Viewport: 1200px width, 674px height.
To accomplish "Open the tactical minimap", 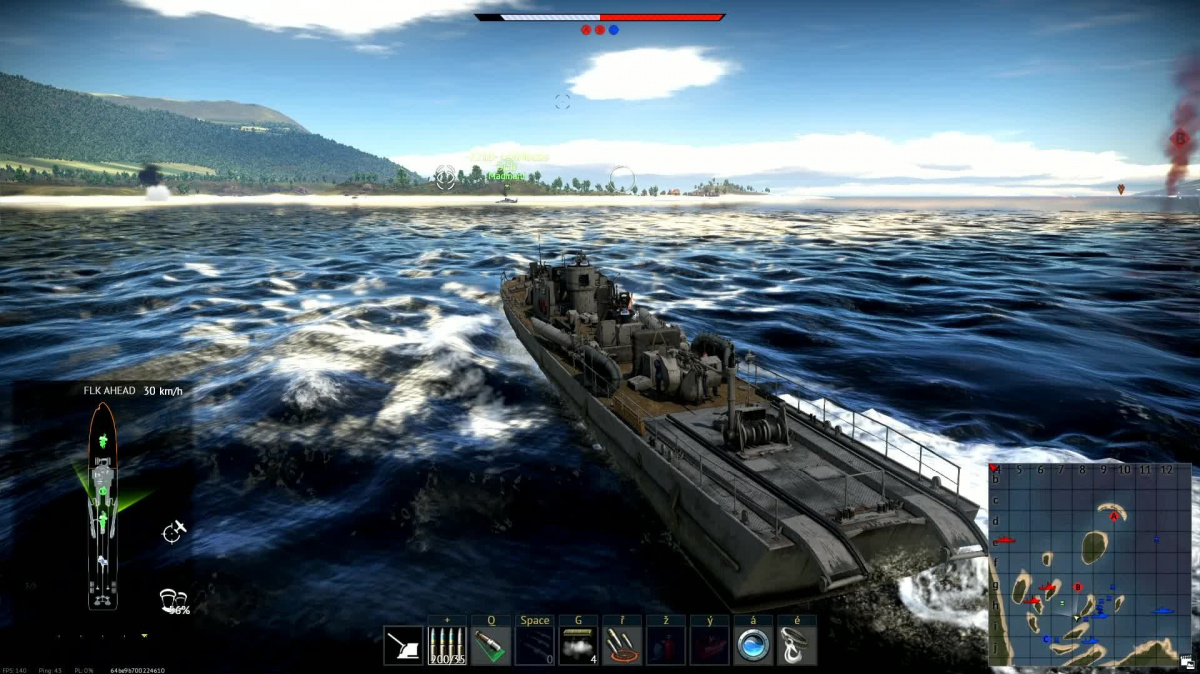I will (1090, 566).
